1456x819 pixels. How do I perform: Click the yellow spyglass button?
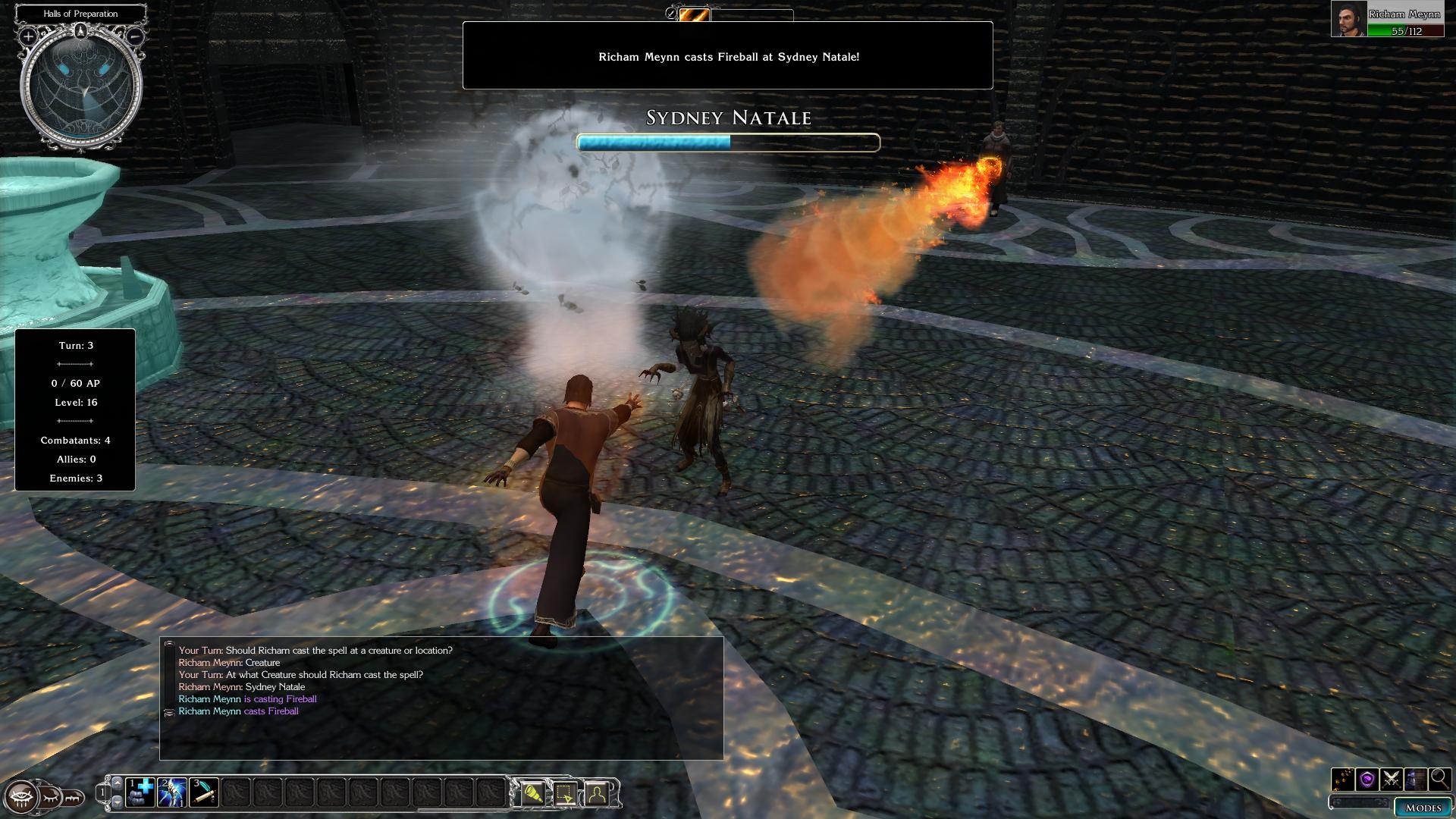pos(533,793)
